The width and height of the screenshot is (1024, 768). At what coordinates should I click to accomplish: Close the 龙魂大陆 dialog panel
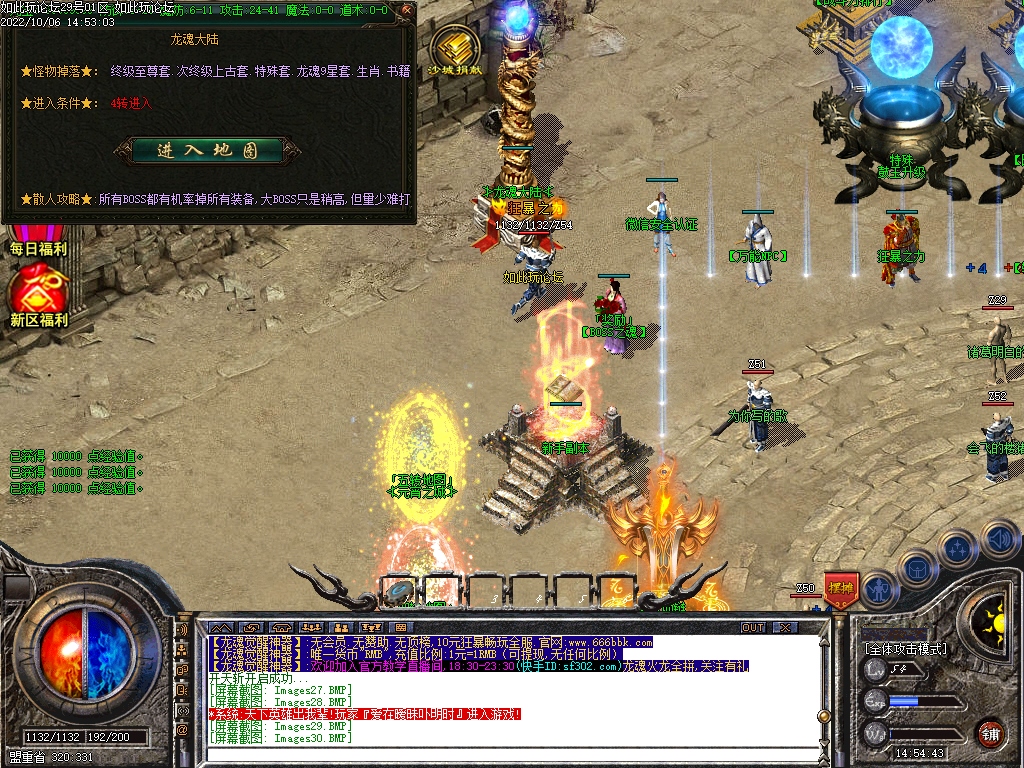tap(406, 10)
